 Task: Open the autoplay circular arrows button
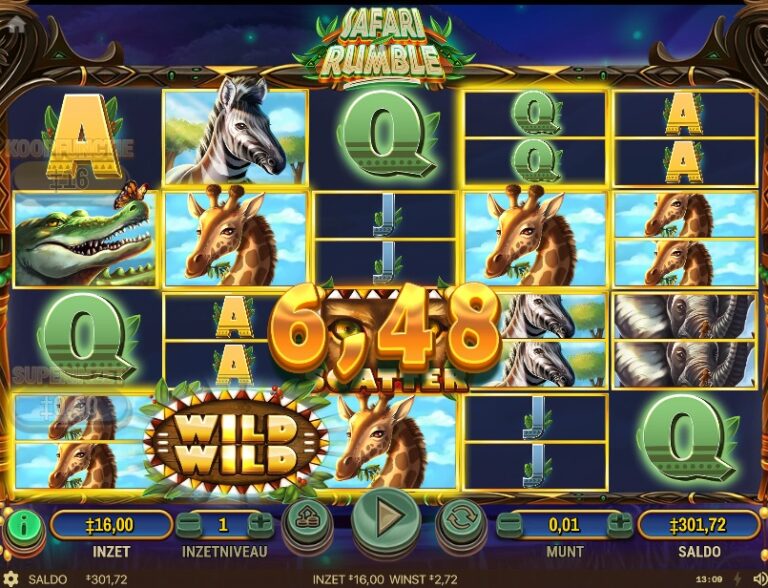pyautogui.click(x=462, y=520)
